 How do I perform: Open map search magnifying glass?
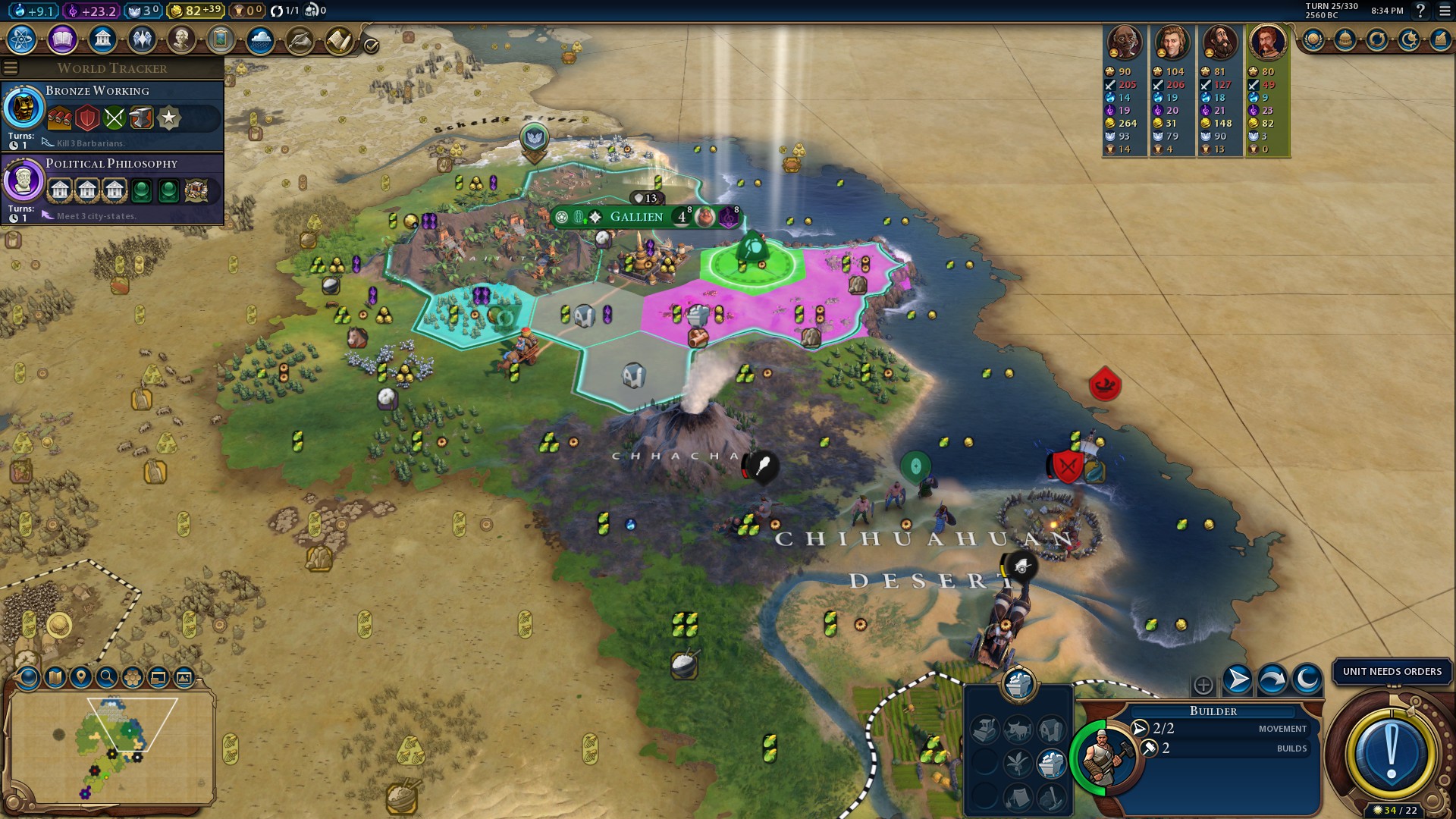pos(106,677)
